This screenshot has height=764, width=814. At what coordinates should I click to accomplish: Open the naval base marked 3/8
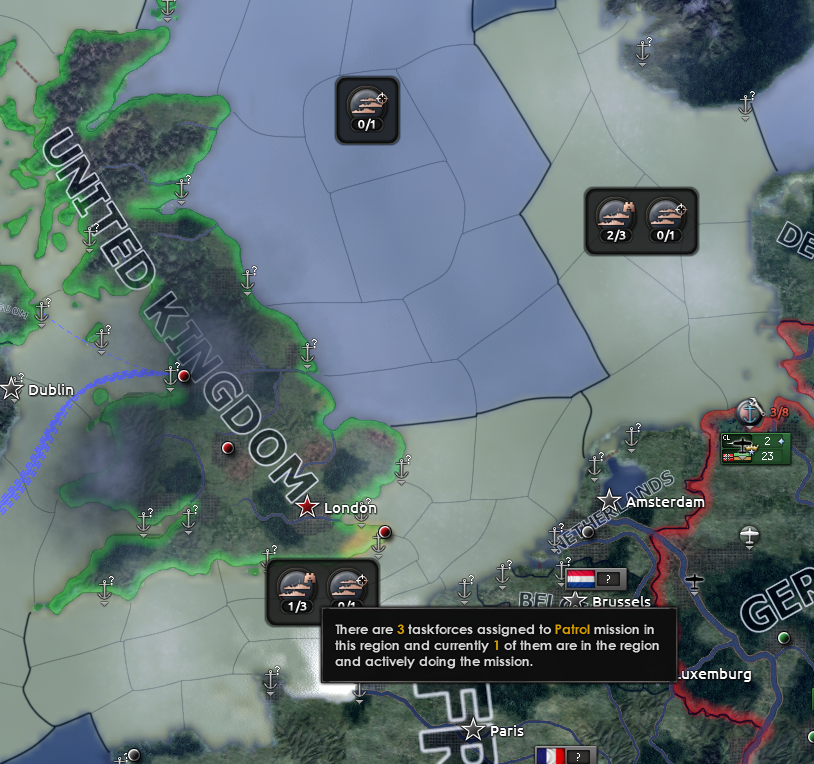coord(750,411)
